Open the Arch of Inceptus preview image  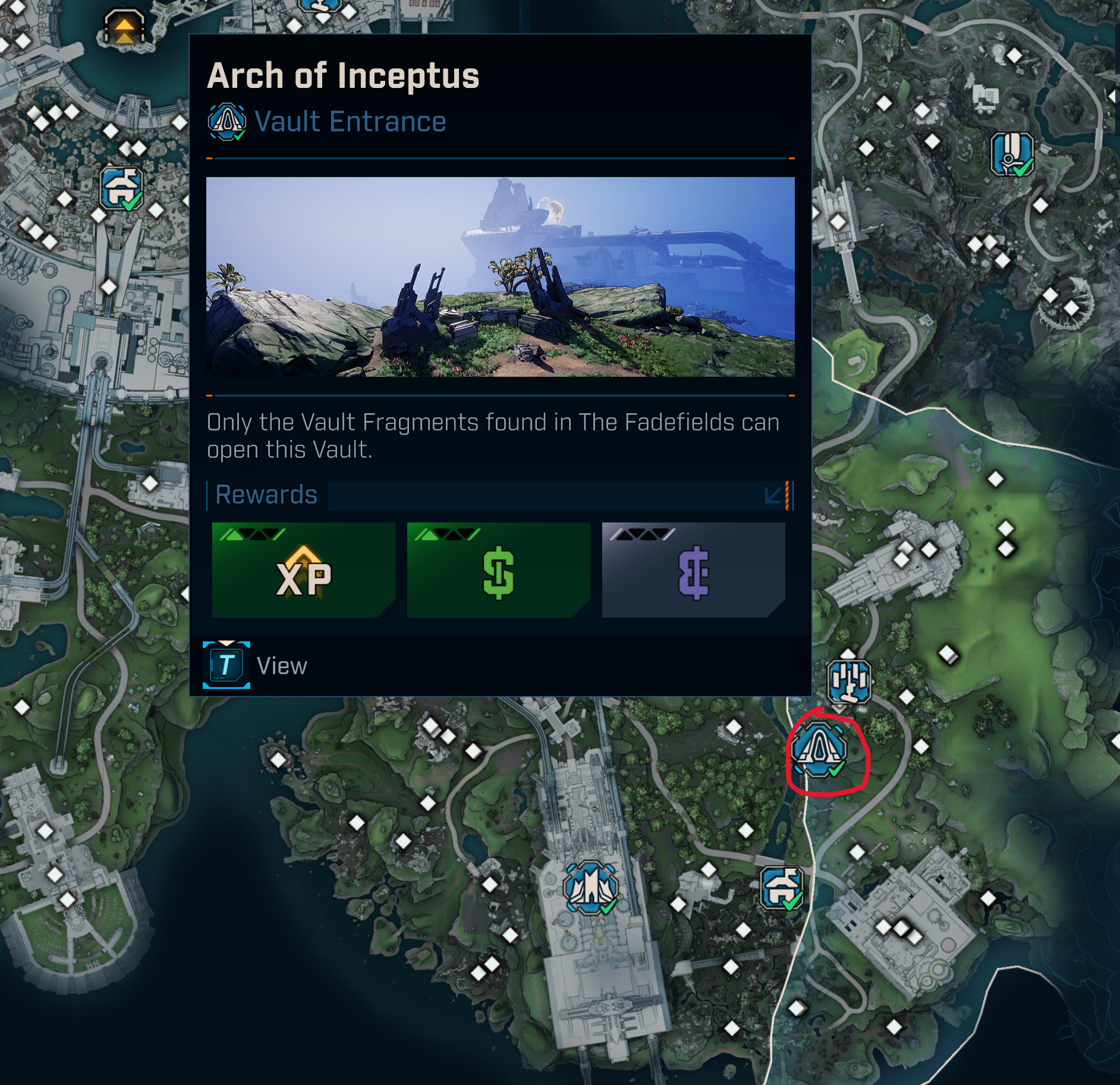click(500, 276)
